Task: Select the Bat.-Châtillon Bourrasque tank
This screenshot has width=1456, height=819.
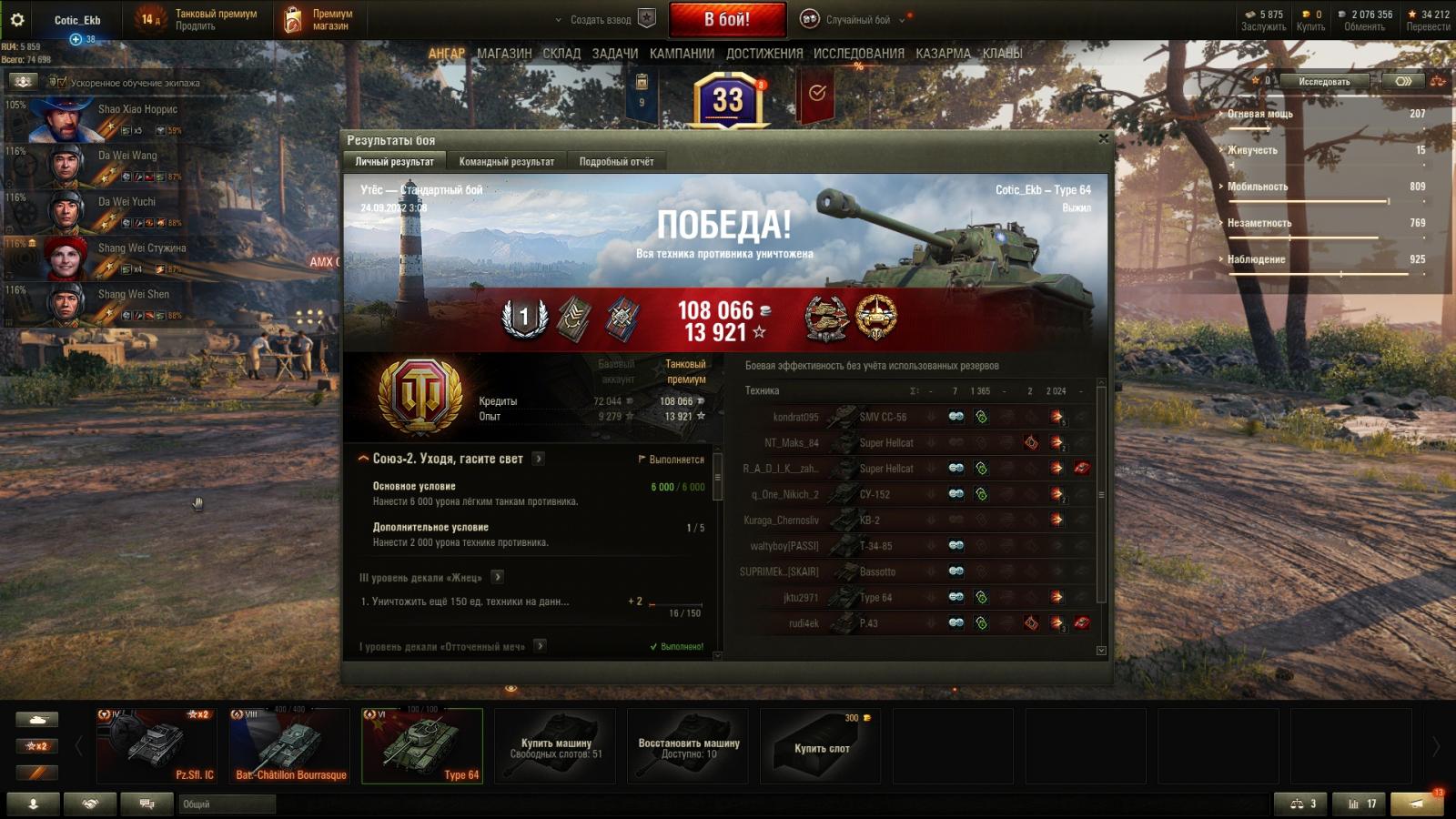Action: [290, 746]
